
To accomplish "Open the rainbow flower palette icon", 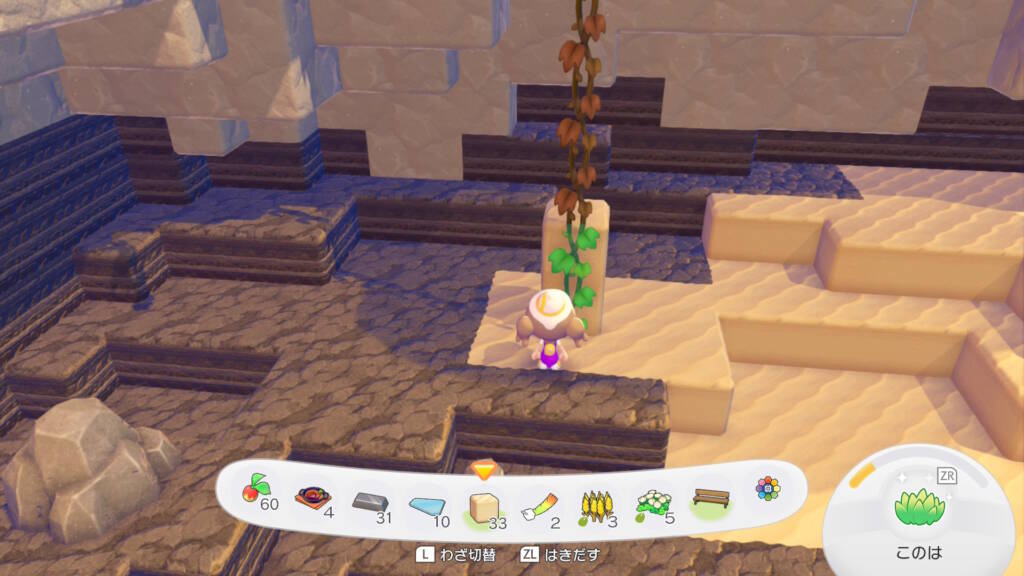I will (x=767, y=488).
